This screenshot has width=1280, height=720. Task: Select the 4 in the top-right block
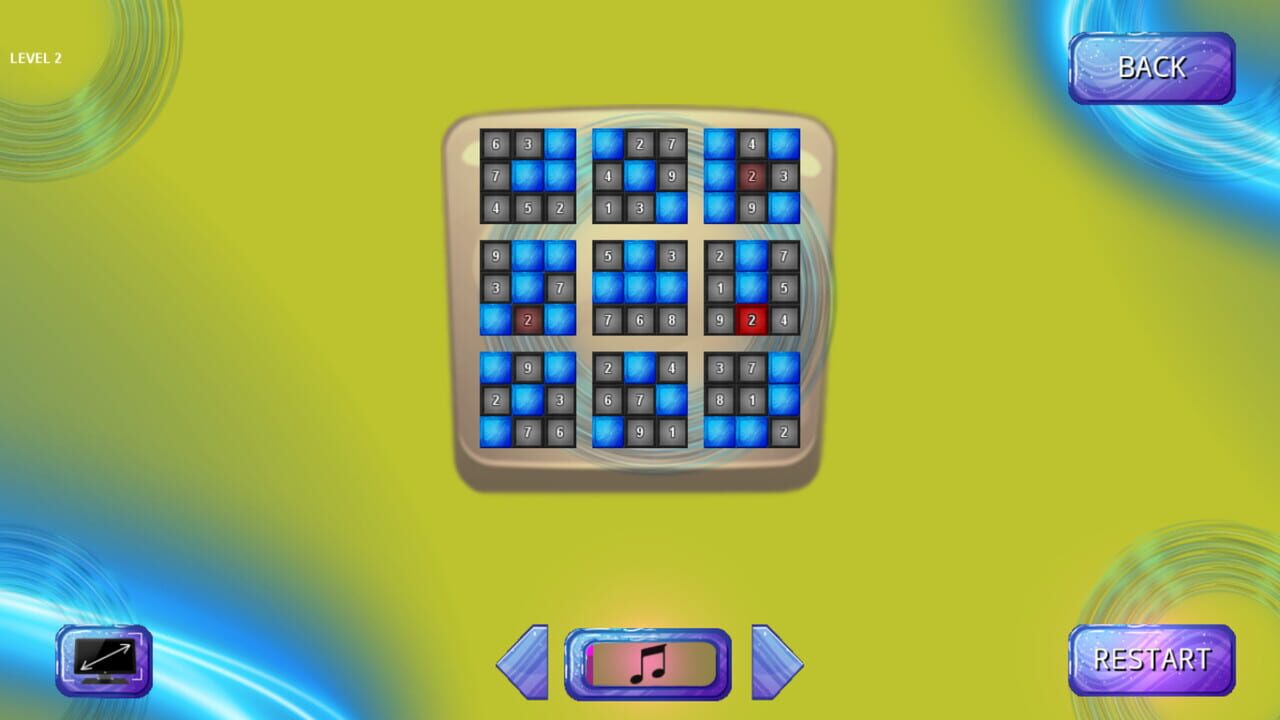coord(753,144)
